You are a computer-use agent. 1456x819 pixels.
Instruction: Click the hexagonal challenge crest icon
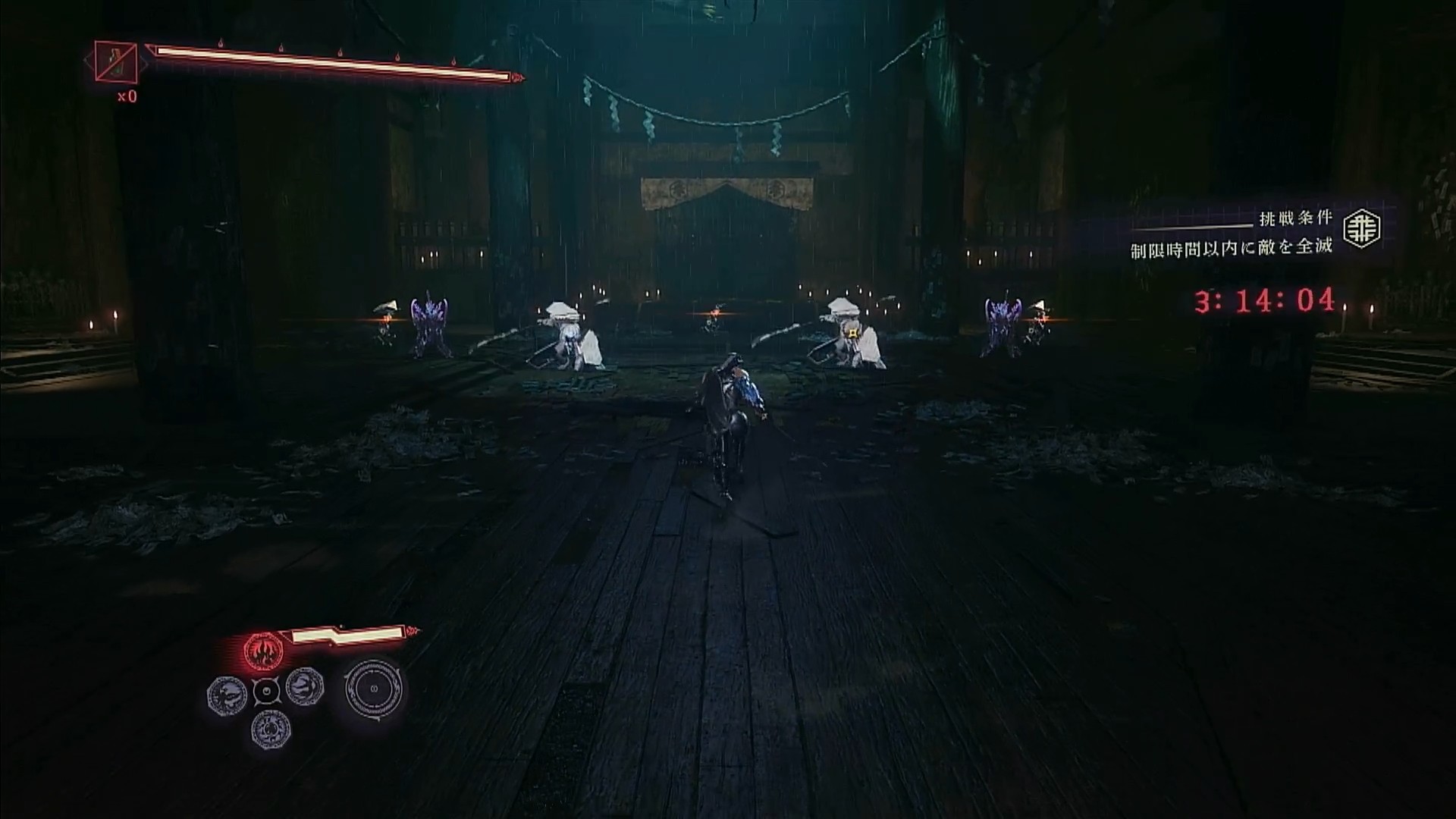(1362, 228)
